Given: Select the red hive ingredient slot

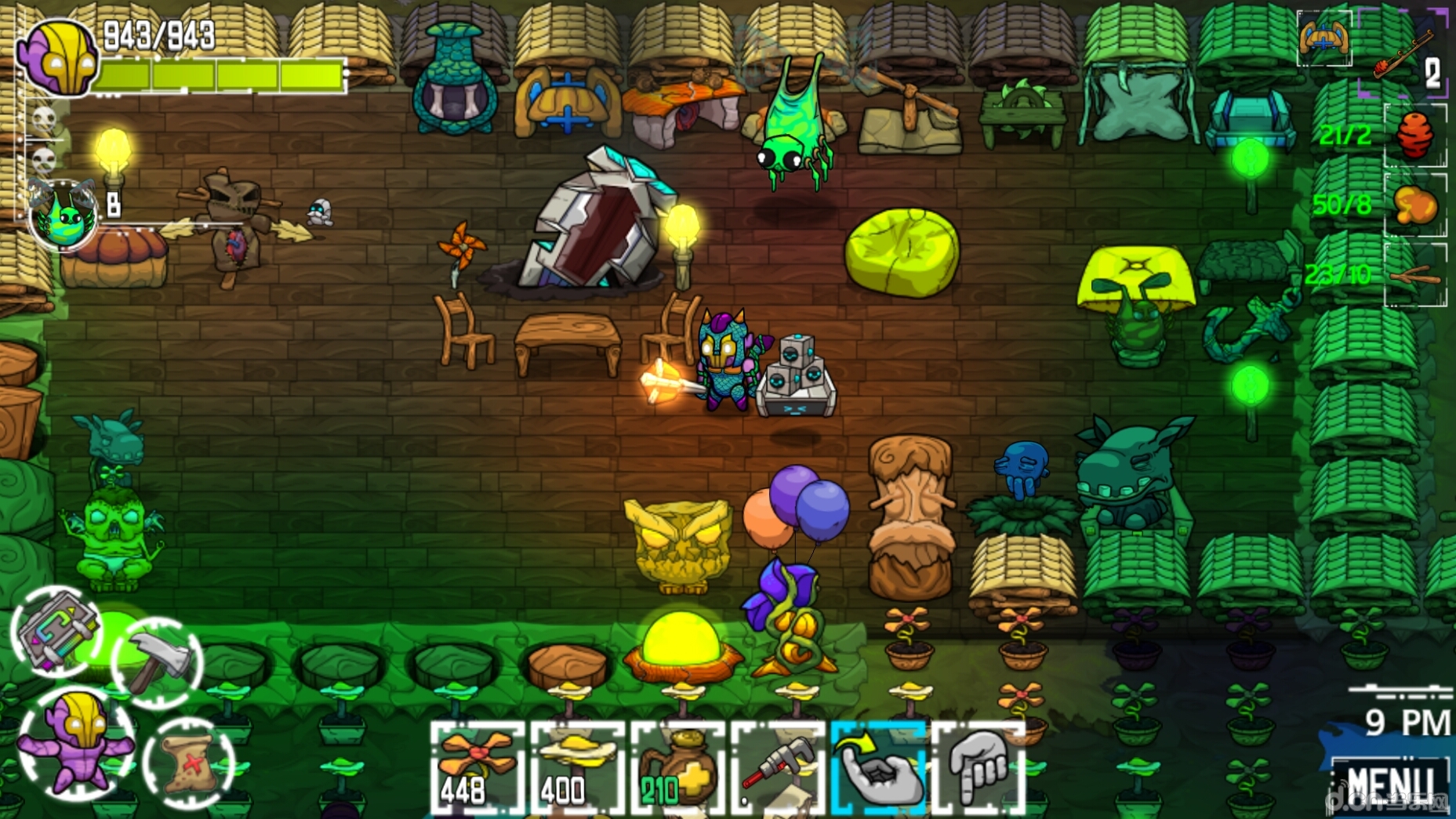Looking at the screenshot, I should tap(1415, 136).
